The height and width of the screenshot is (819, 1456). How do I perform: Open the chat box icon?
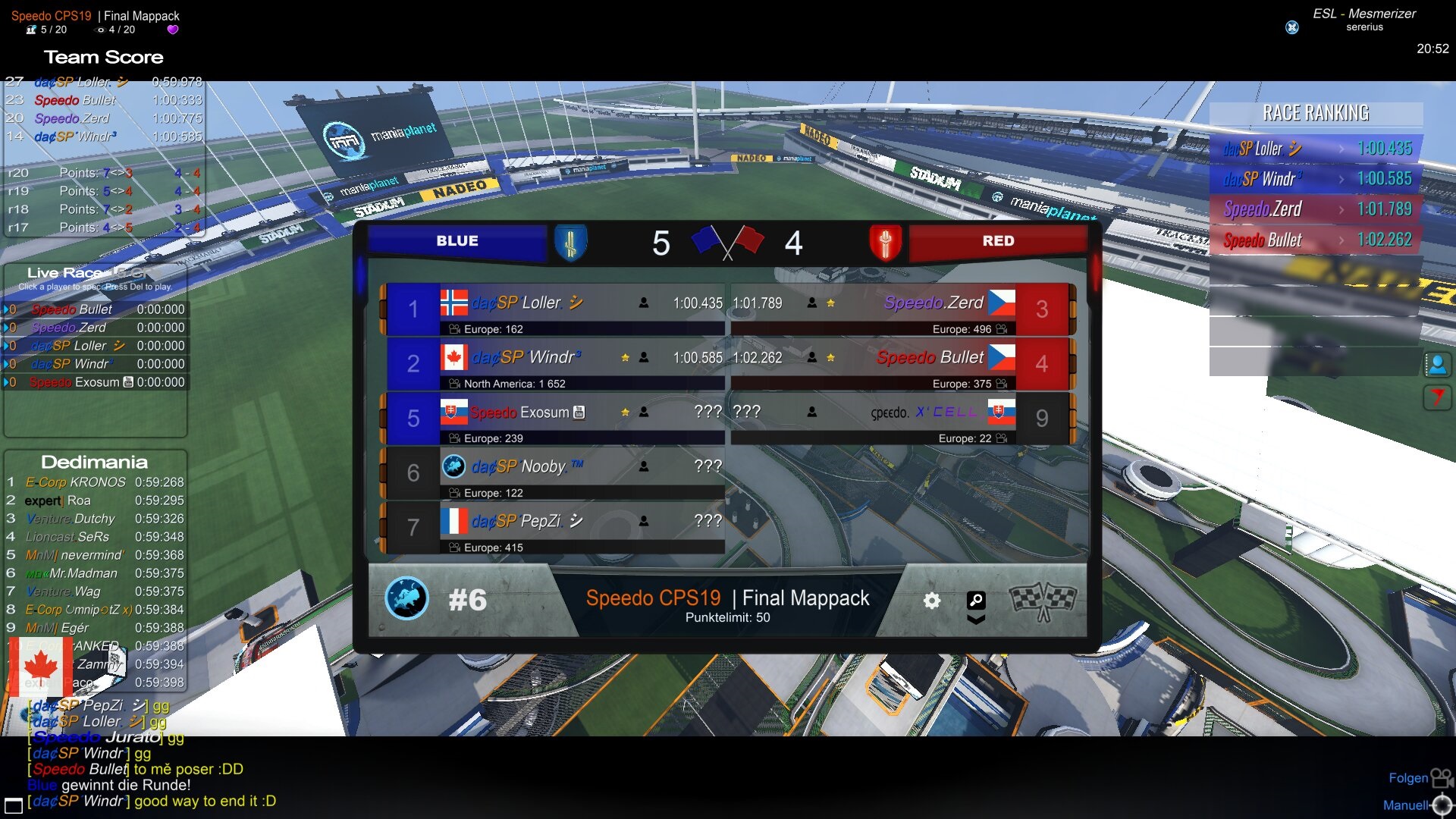pyautogui.click(x=14, y=805)
